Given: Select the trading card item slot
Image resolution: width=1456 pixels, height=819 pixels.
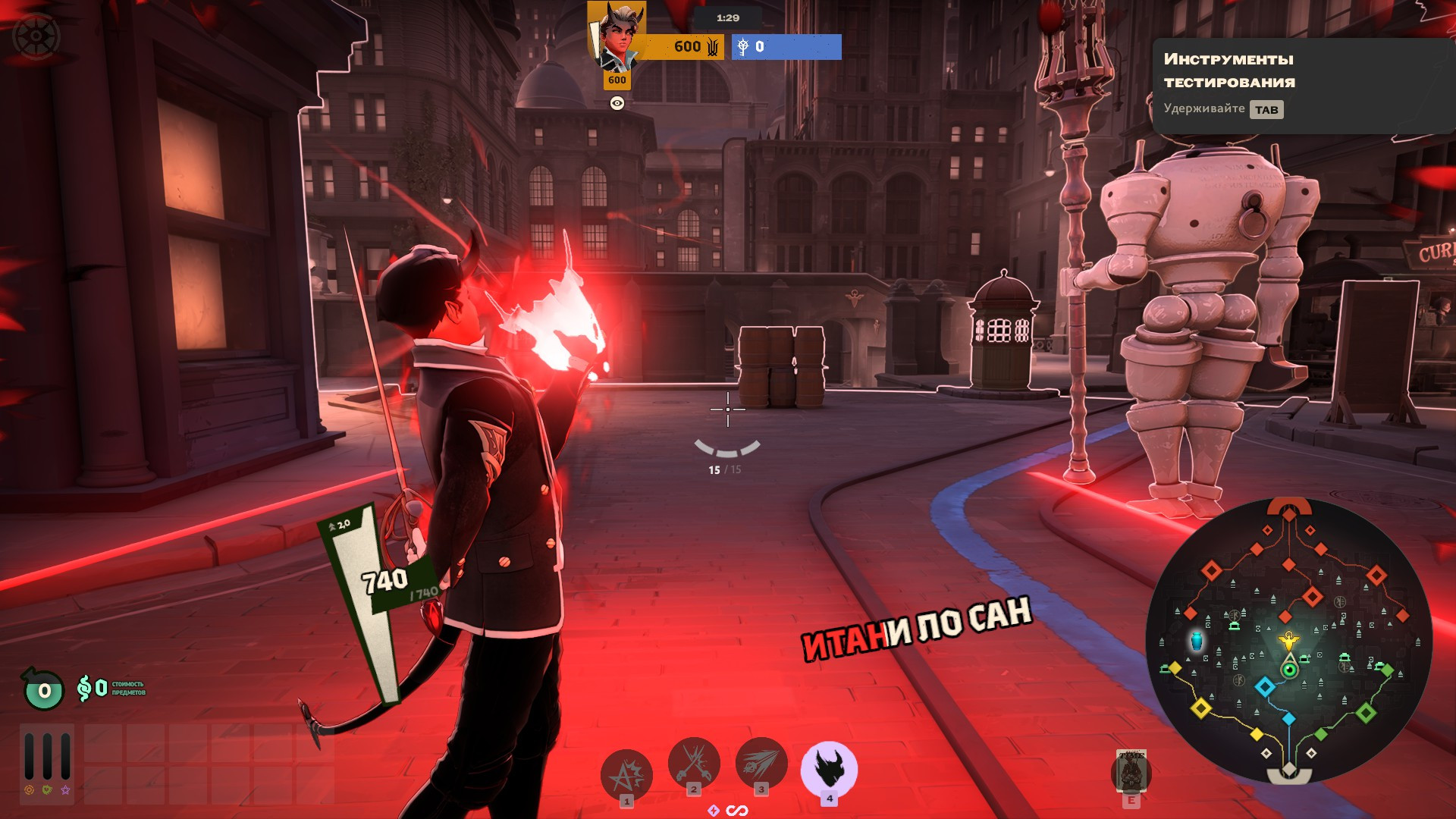Looking at the screenshot, I should pyautogui.click(x=1131, y=772).
